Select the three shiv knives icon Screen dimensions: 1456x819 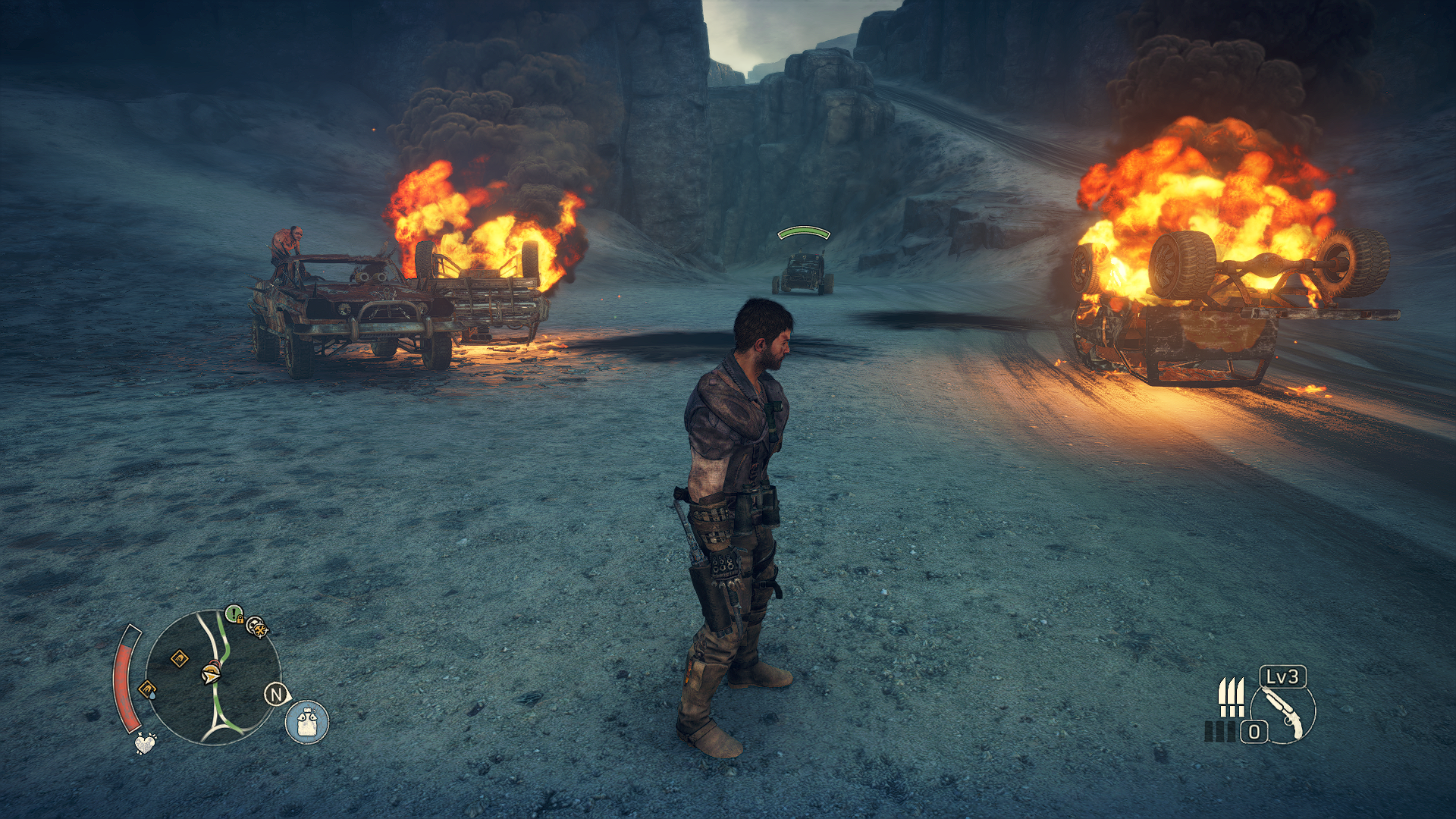1231,698
